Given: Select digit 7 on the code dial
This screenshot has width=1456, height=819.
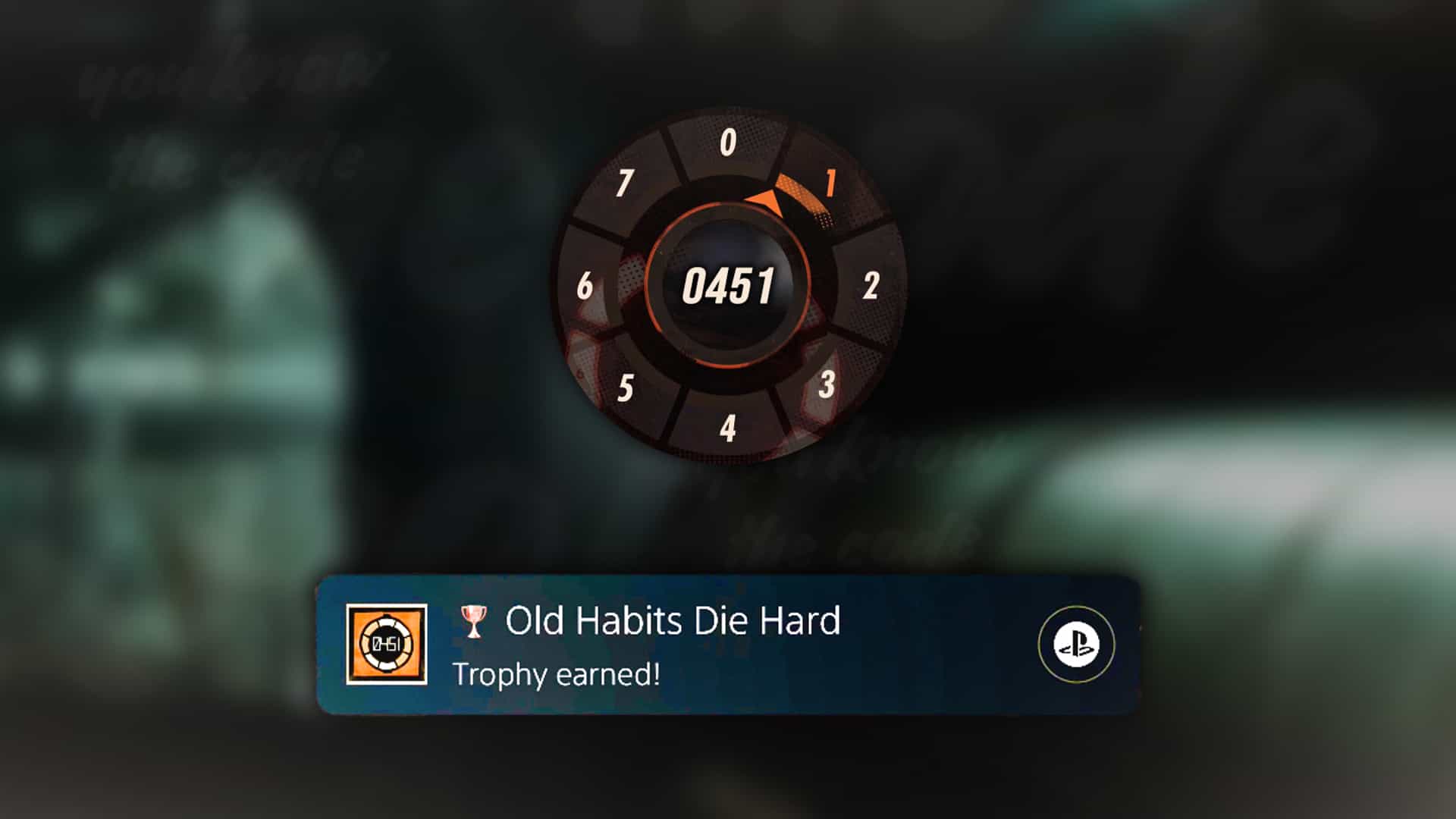Looking at the screenshot, I should pyautogui.click(x=624, y=182).
